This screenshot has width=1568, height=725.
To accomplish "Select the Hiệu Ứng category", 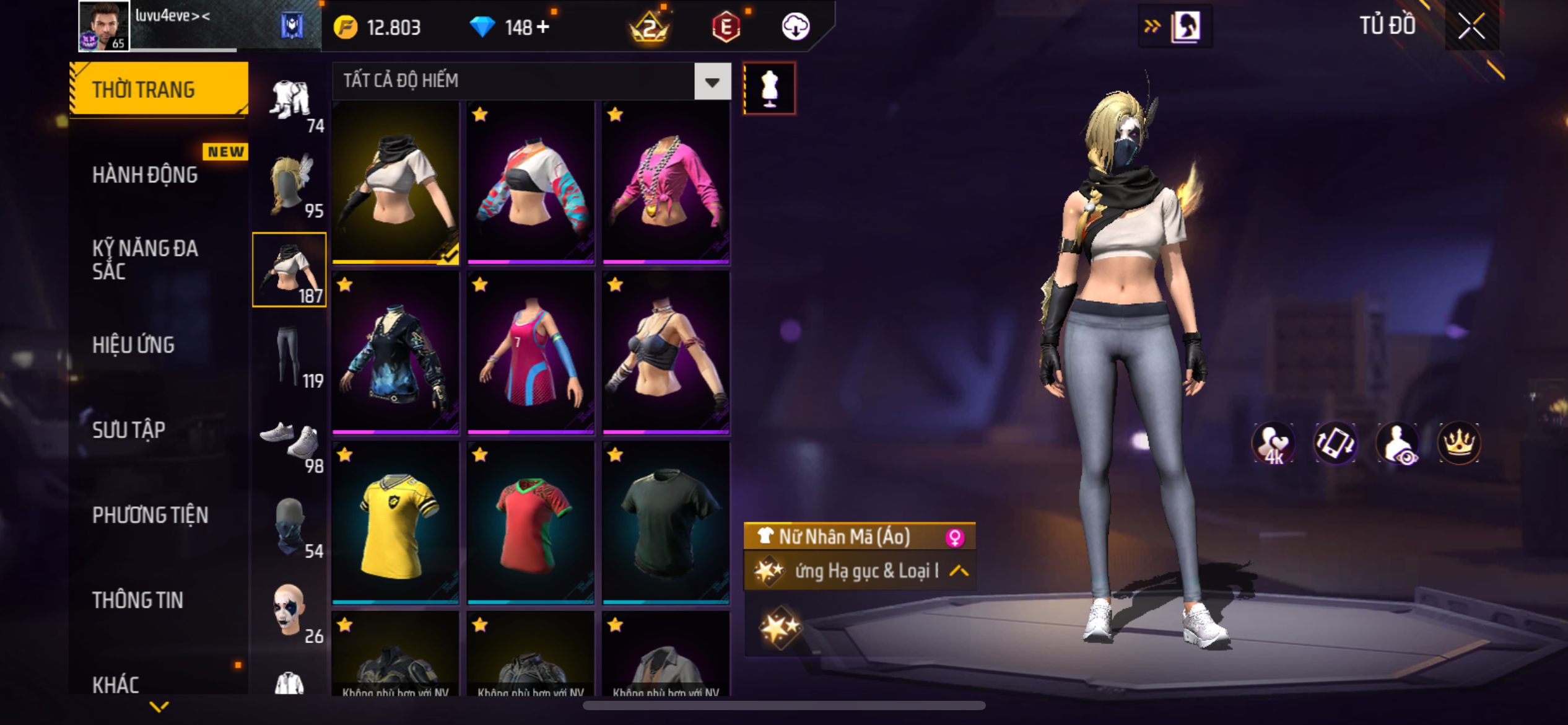I will [134, 345].
